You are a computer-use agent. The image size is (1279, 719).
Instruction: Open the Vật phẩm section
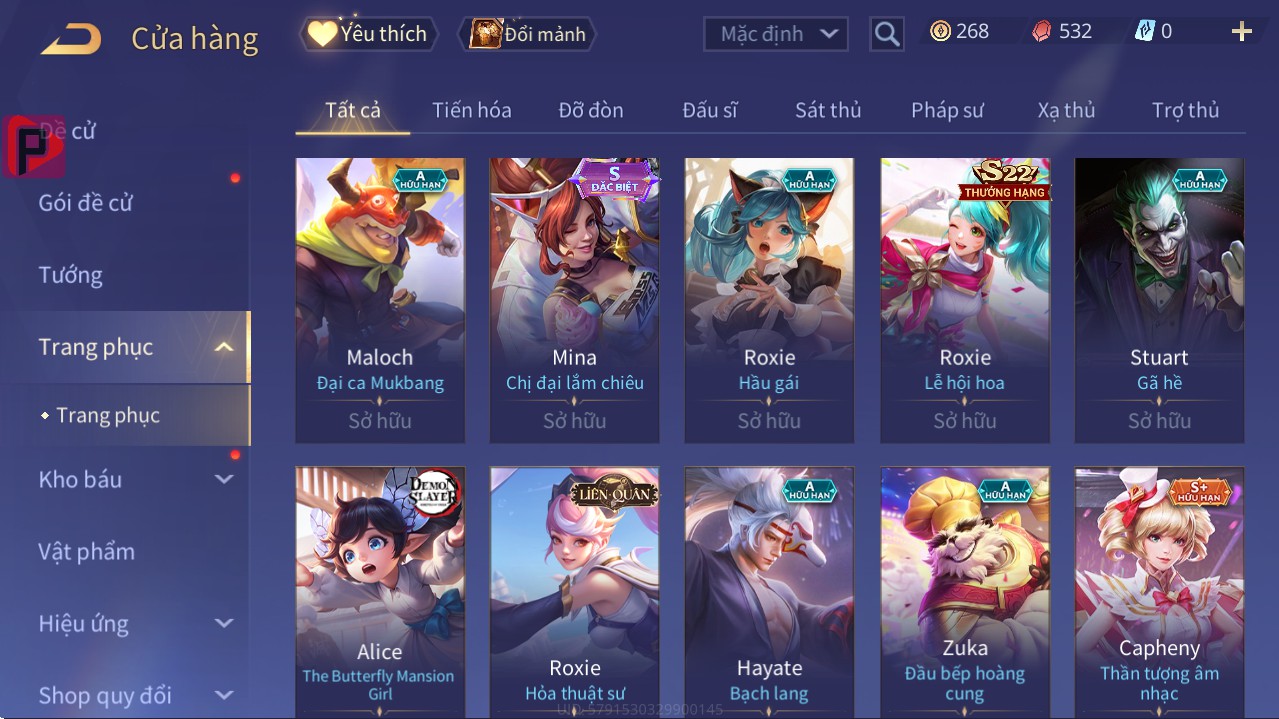point(87,551)
